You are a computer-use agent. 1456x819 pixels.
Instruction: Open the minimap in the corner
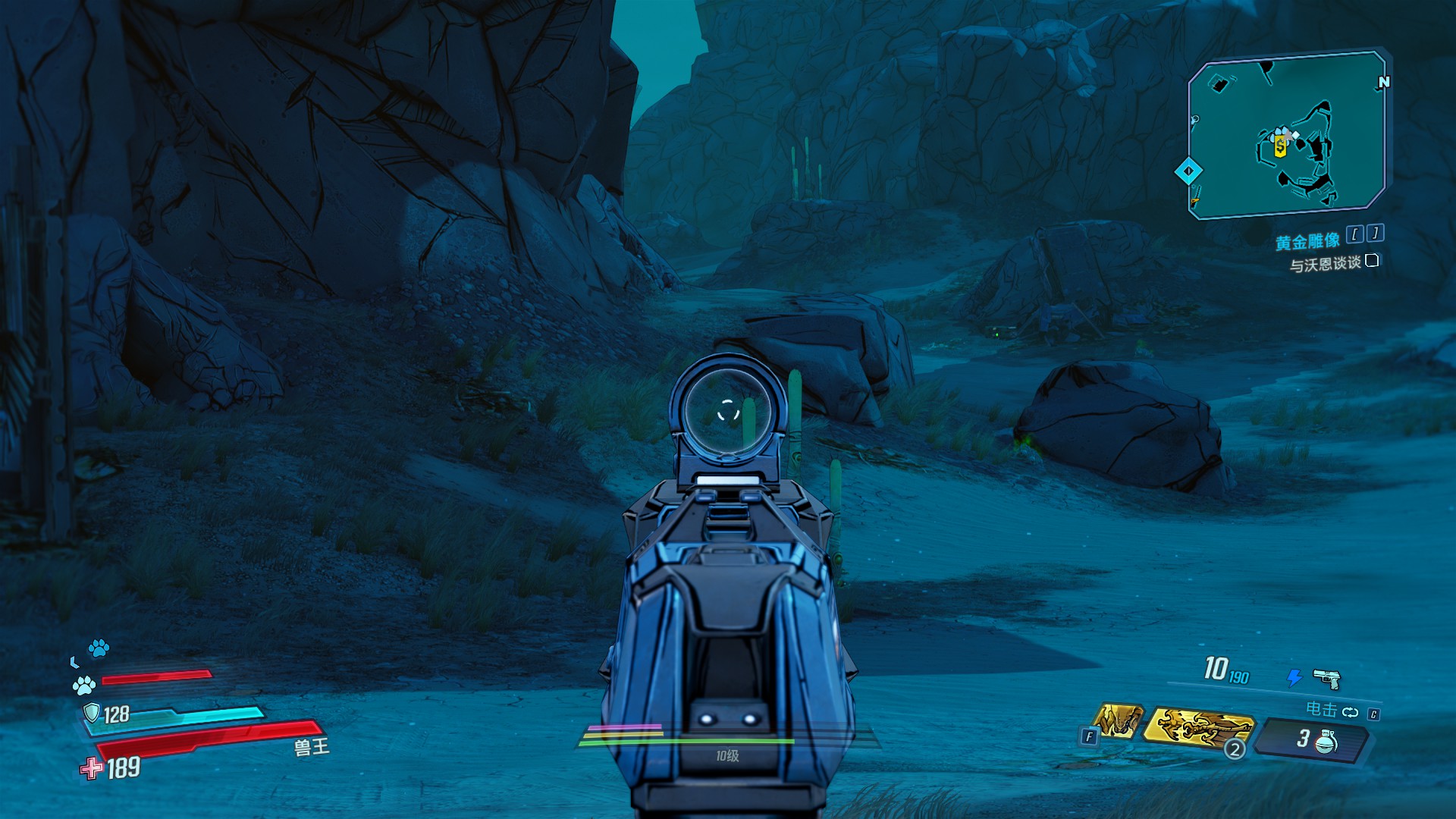click(1287, 135)
